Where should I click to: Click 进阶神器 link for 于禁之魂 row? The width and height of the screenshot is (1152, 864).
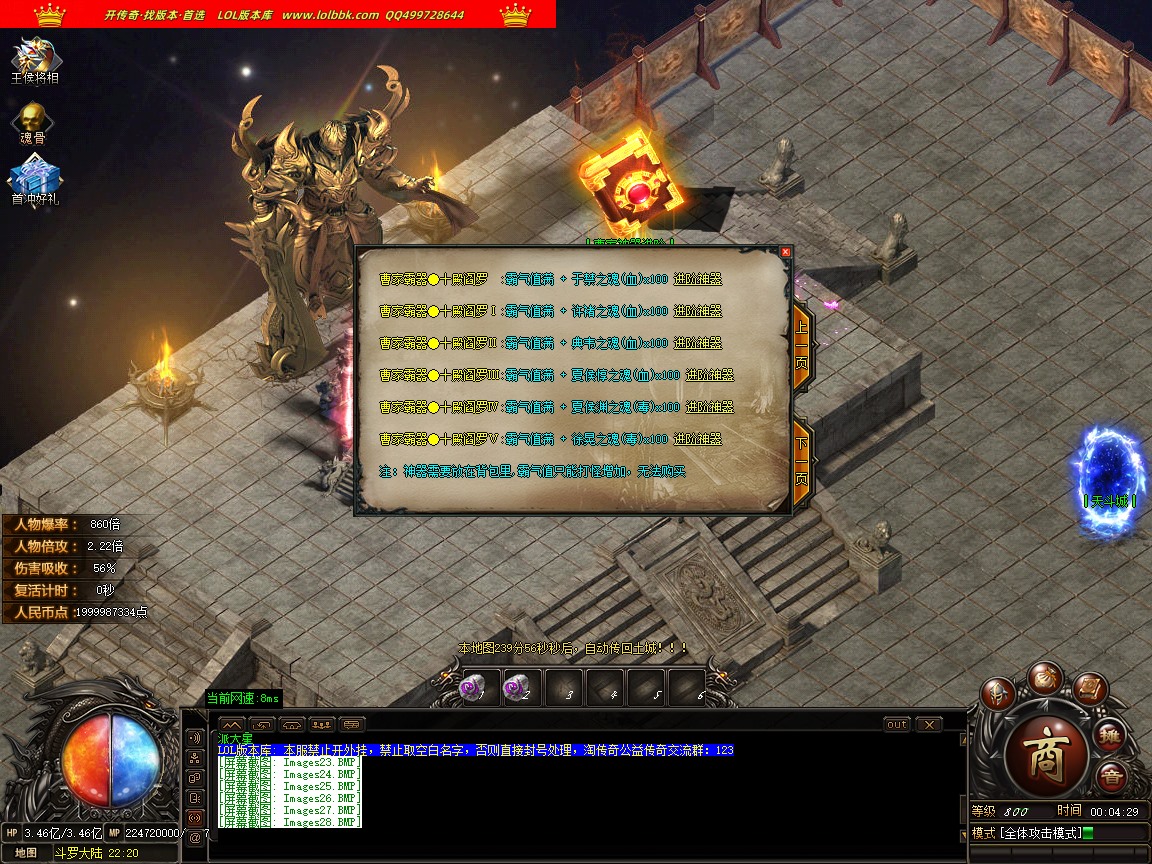point(697,279)
